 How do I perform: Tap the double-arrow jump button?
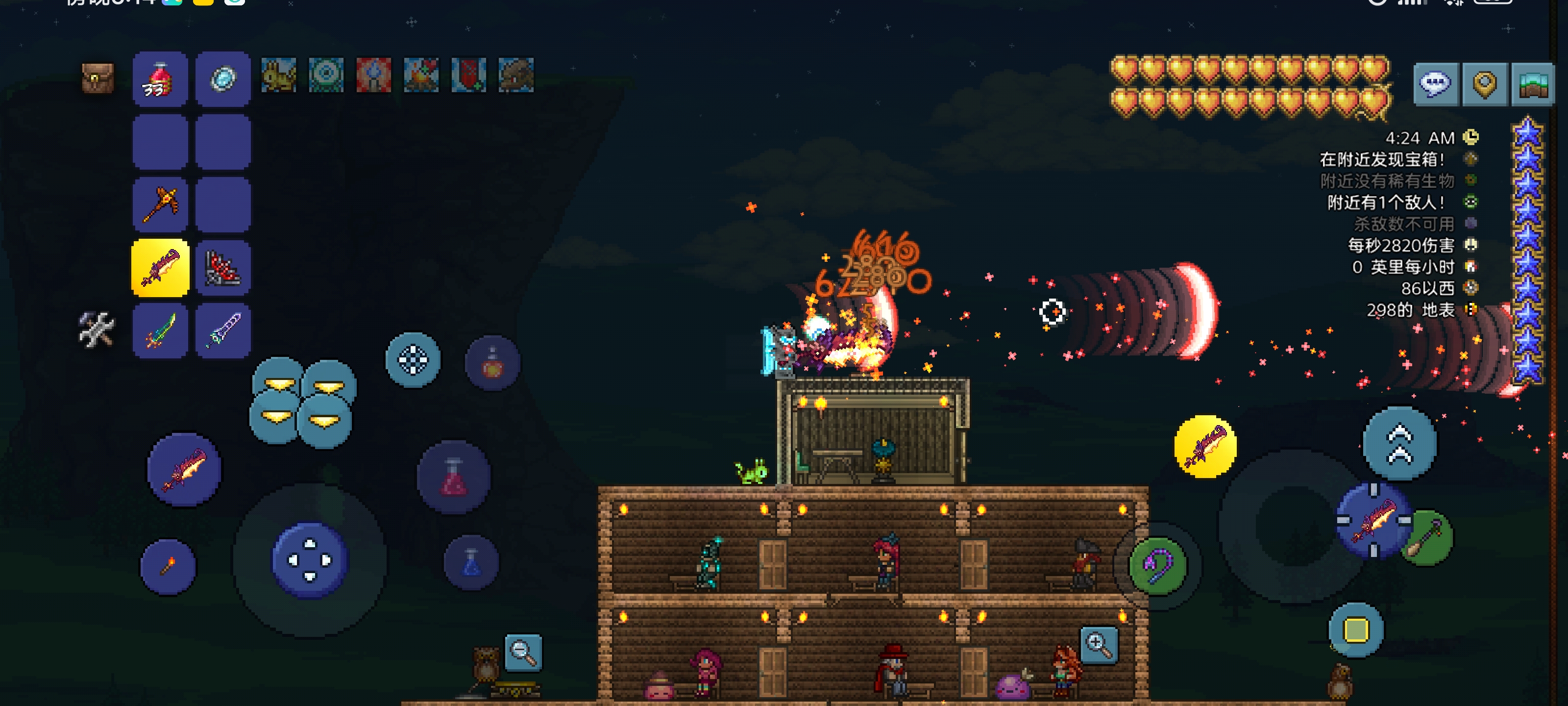pos(1399,444)
